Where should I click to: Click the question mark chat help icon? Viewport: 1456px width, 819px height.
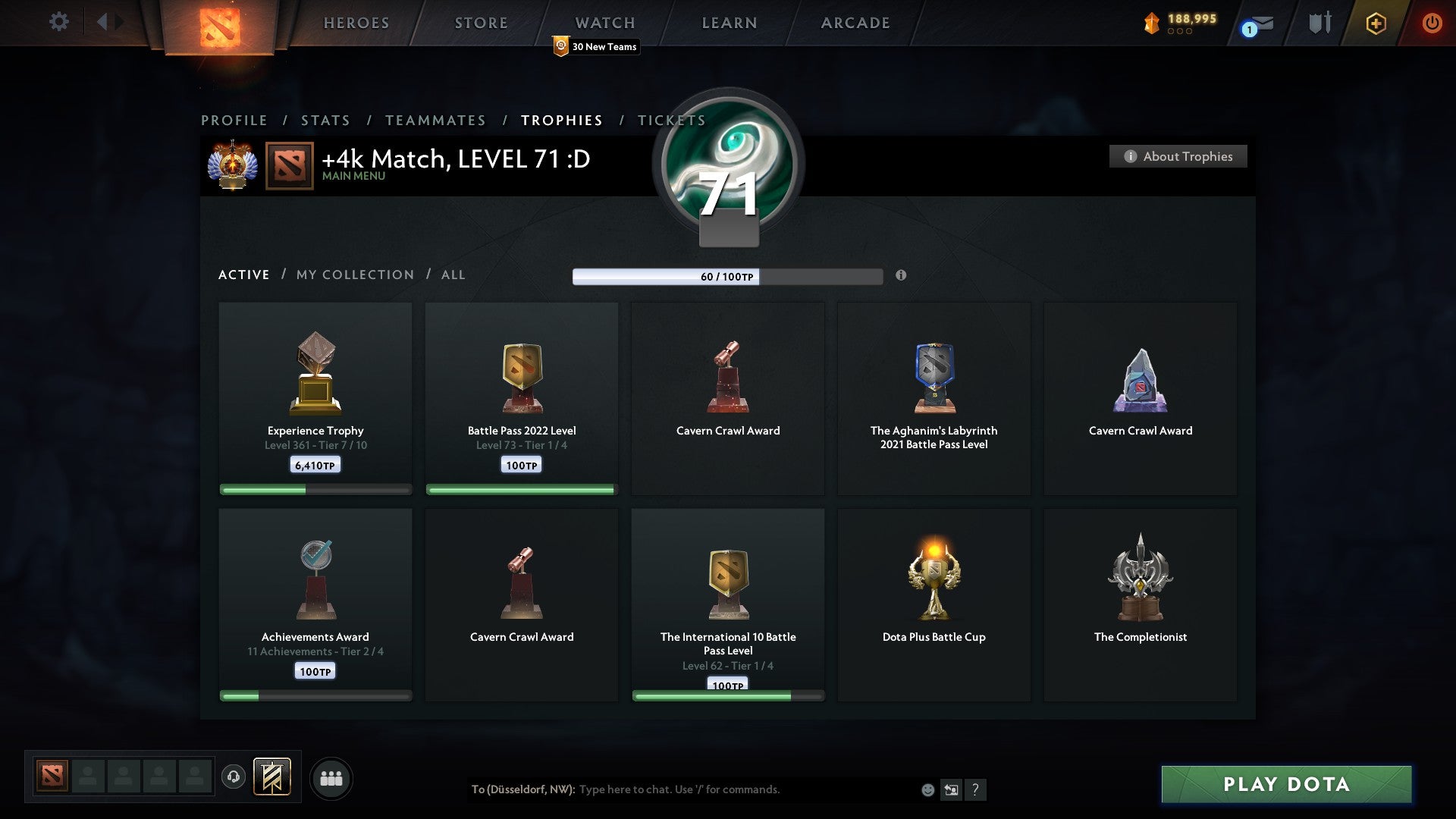[976, 790]
